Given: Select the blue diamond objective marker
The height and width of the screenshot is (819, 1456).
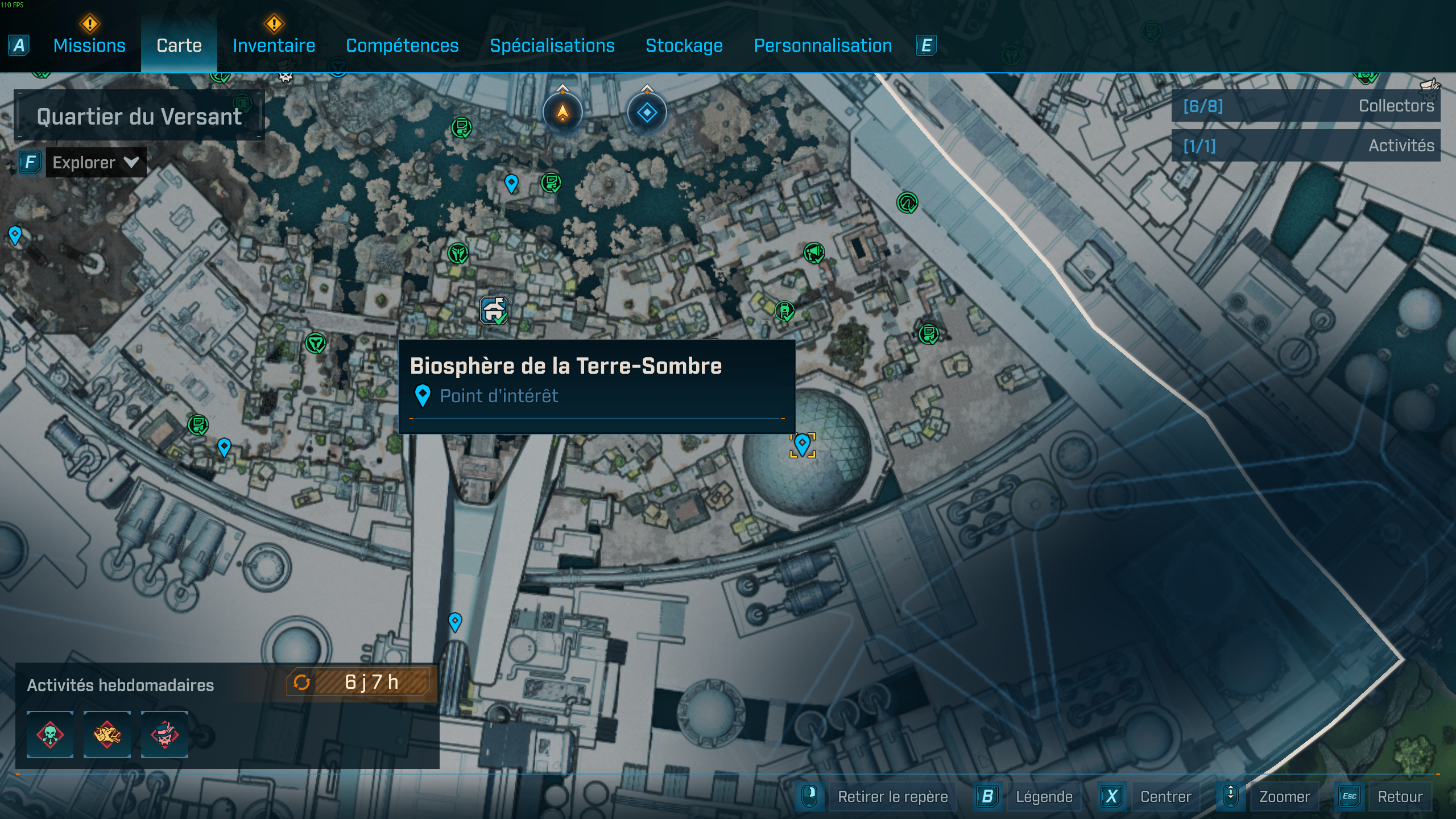Looking at the screenshot, I should click(647, 112).
